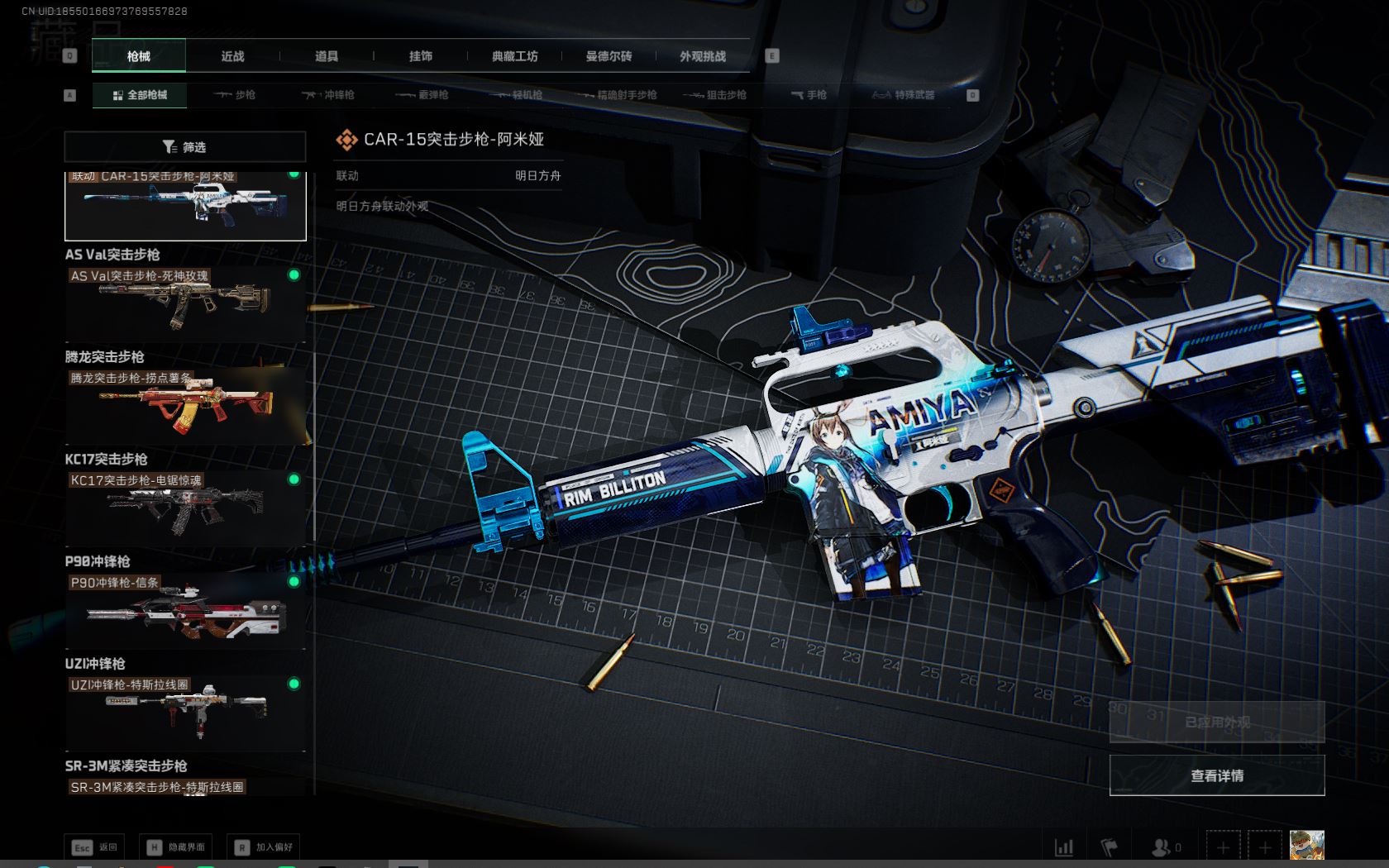Image resolution: width=1389 pixels, height=868 pixels.
Task: Show only 冲锋枪 submachine guns
Action: [x=328, y=95]
